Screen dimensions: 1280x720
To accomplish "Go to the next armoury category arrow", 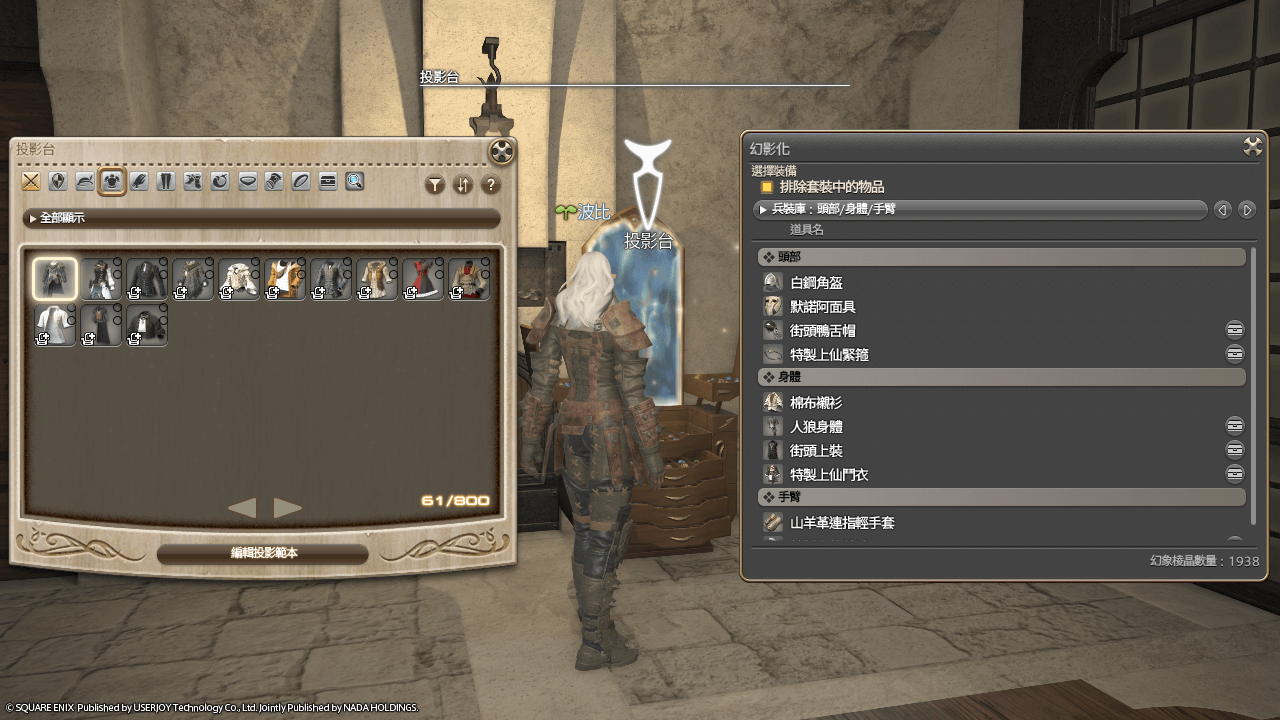I will click(x=1246, y=210).
